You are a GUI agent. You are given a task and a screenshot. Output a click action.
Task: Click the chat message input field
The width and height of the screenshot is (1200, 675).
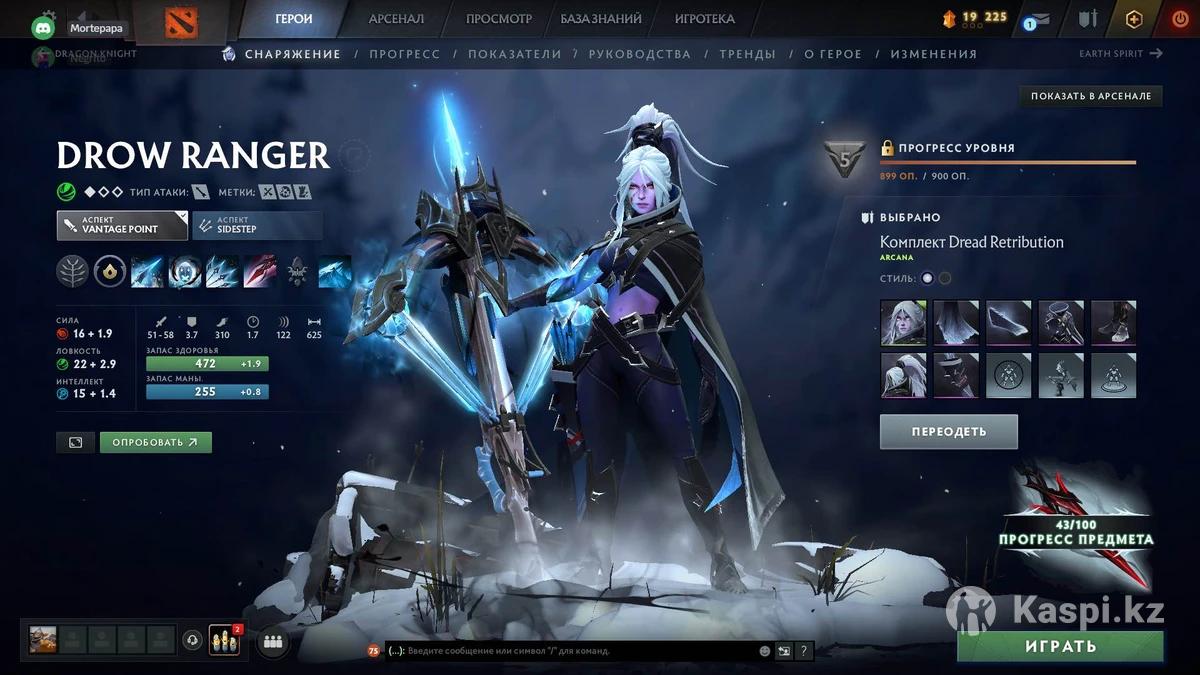[570, 651]
